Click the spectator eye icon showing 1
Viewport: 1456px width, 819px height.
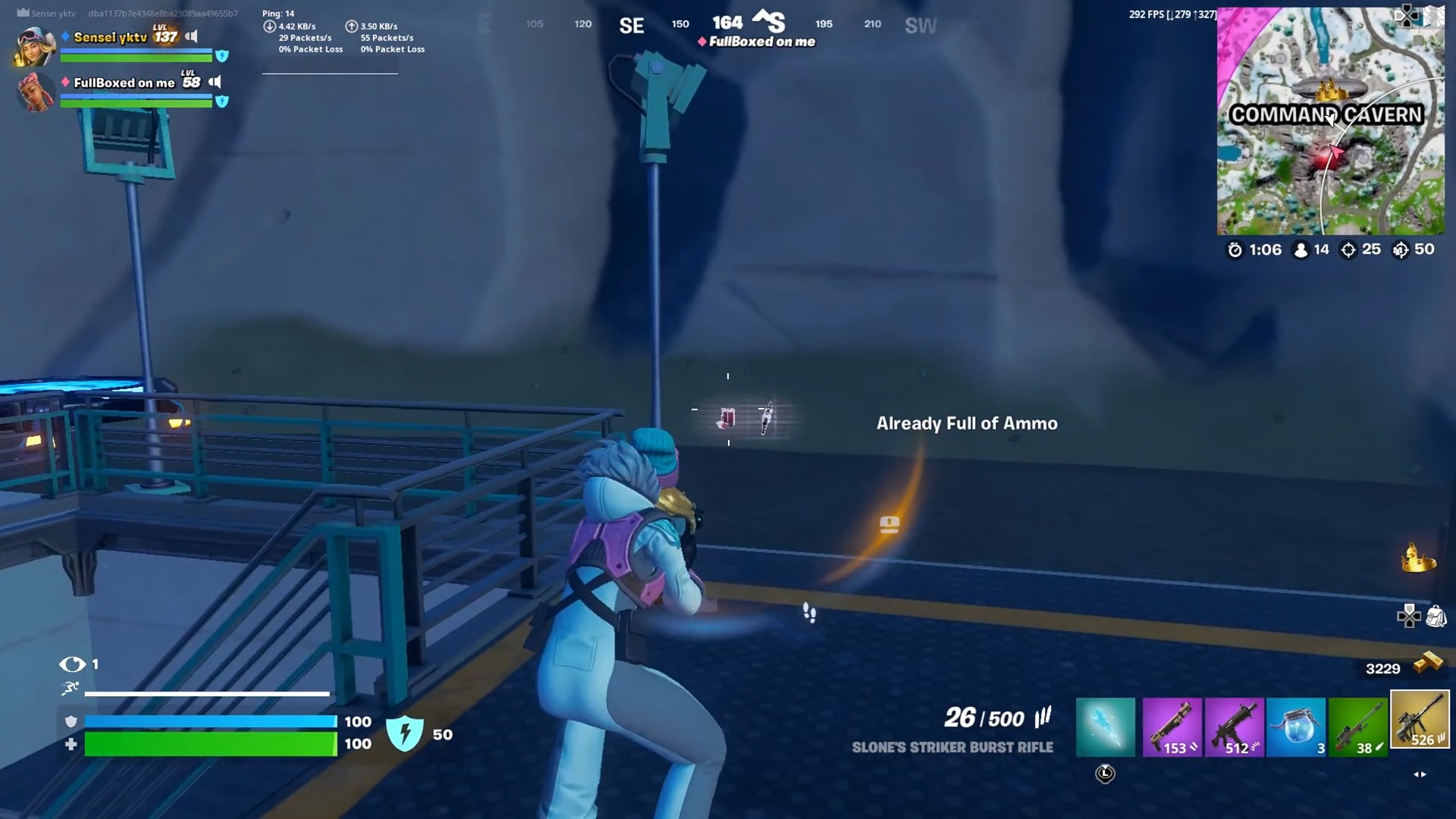(x=74, y=664)
